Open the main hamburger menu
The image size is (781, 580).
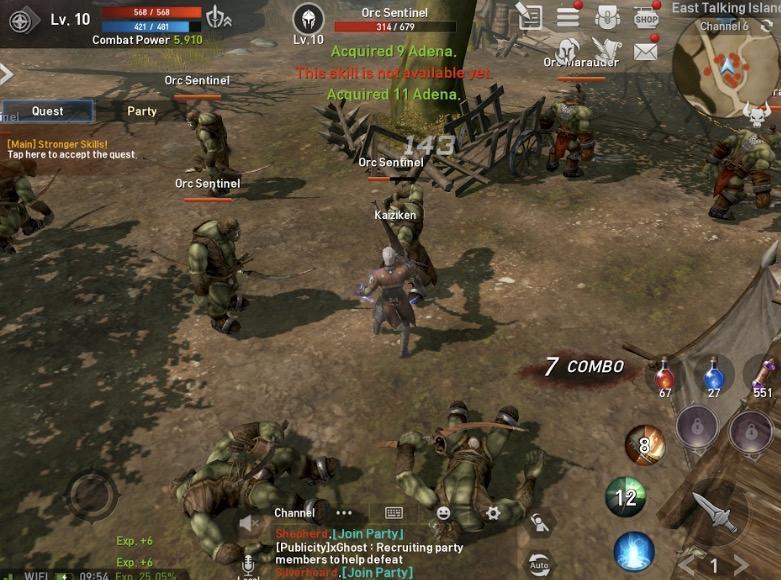click(x=569, y=16)
